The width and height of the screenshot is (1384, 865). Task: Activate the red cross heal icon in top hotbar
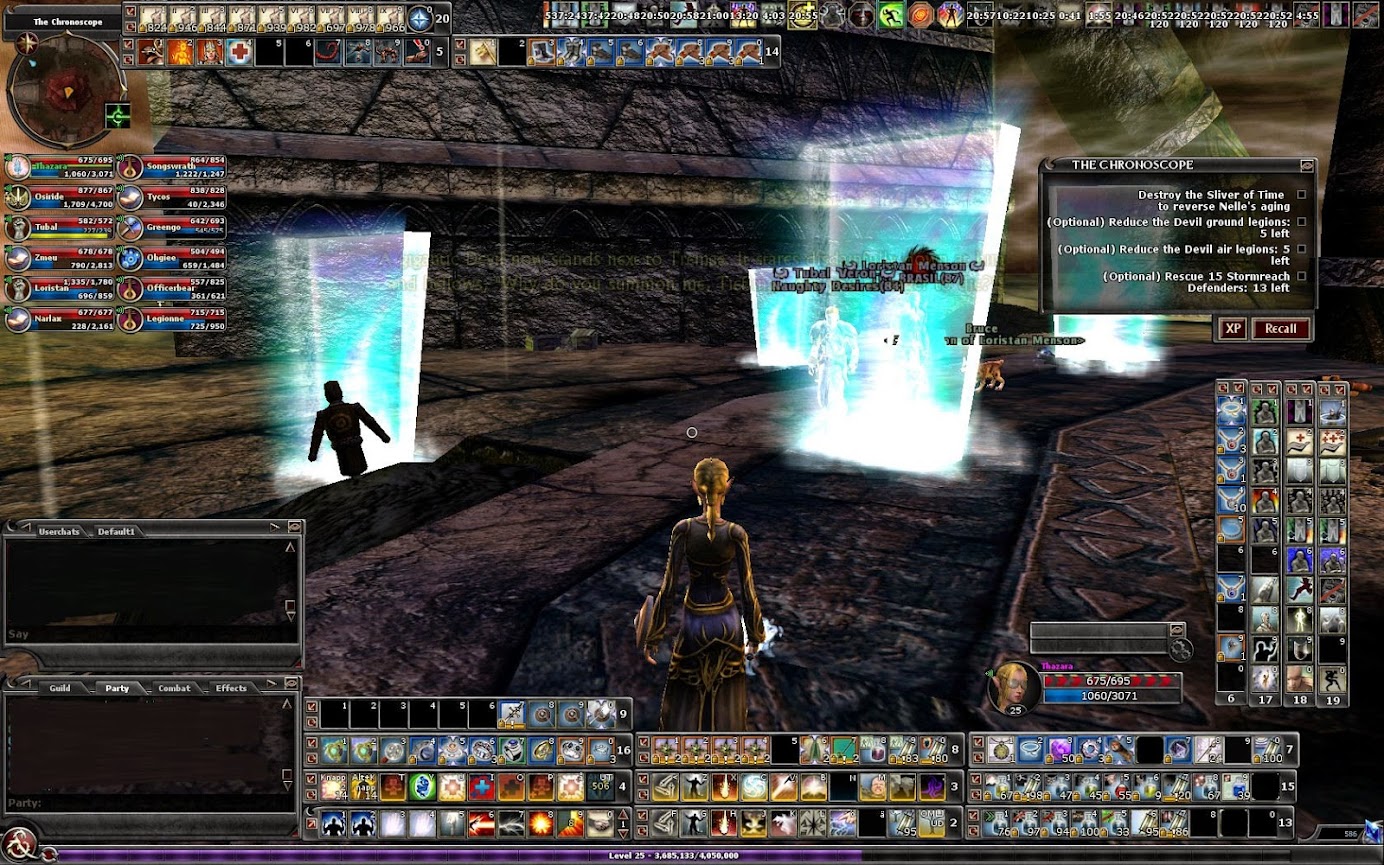[239, 53]
